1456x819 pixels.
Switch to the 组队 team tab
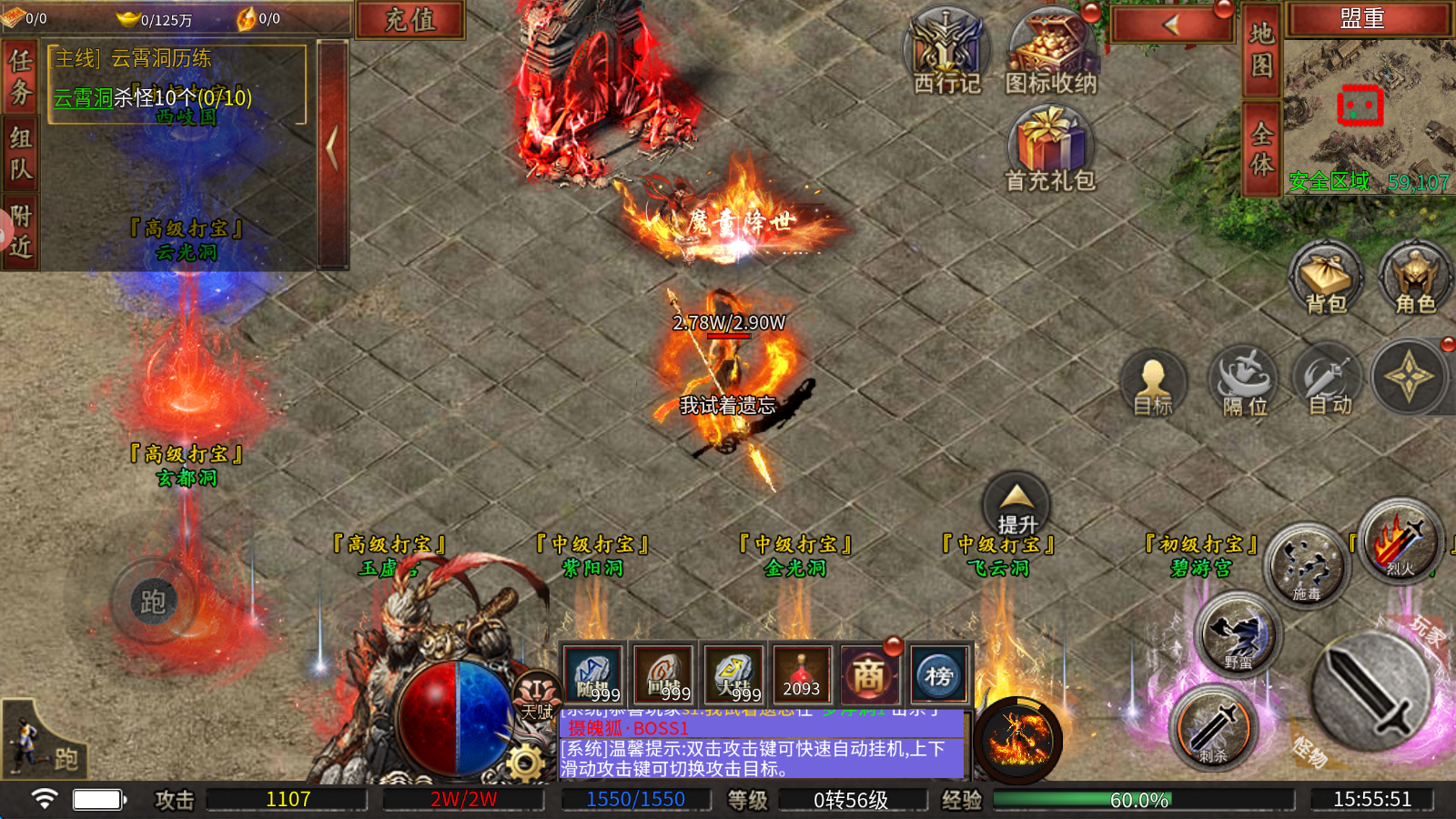click(20, 153)
